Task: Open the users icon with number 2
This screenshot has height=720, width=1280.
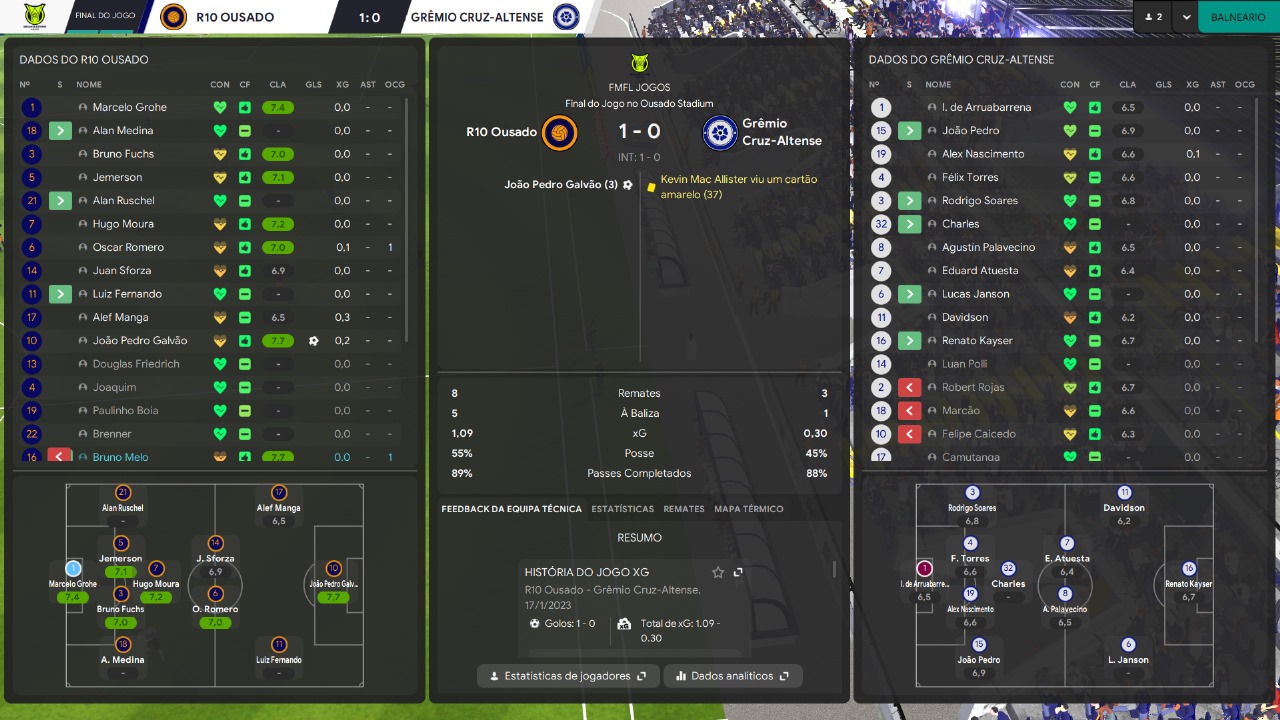Action: (x=1153, y=17)
